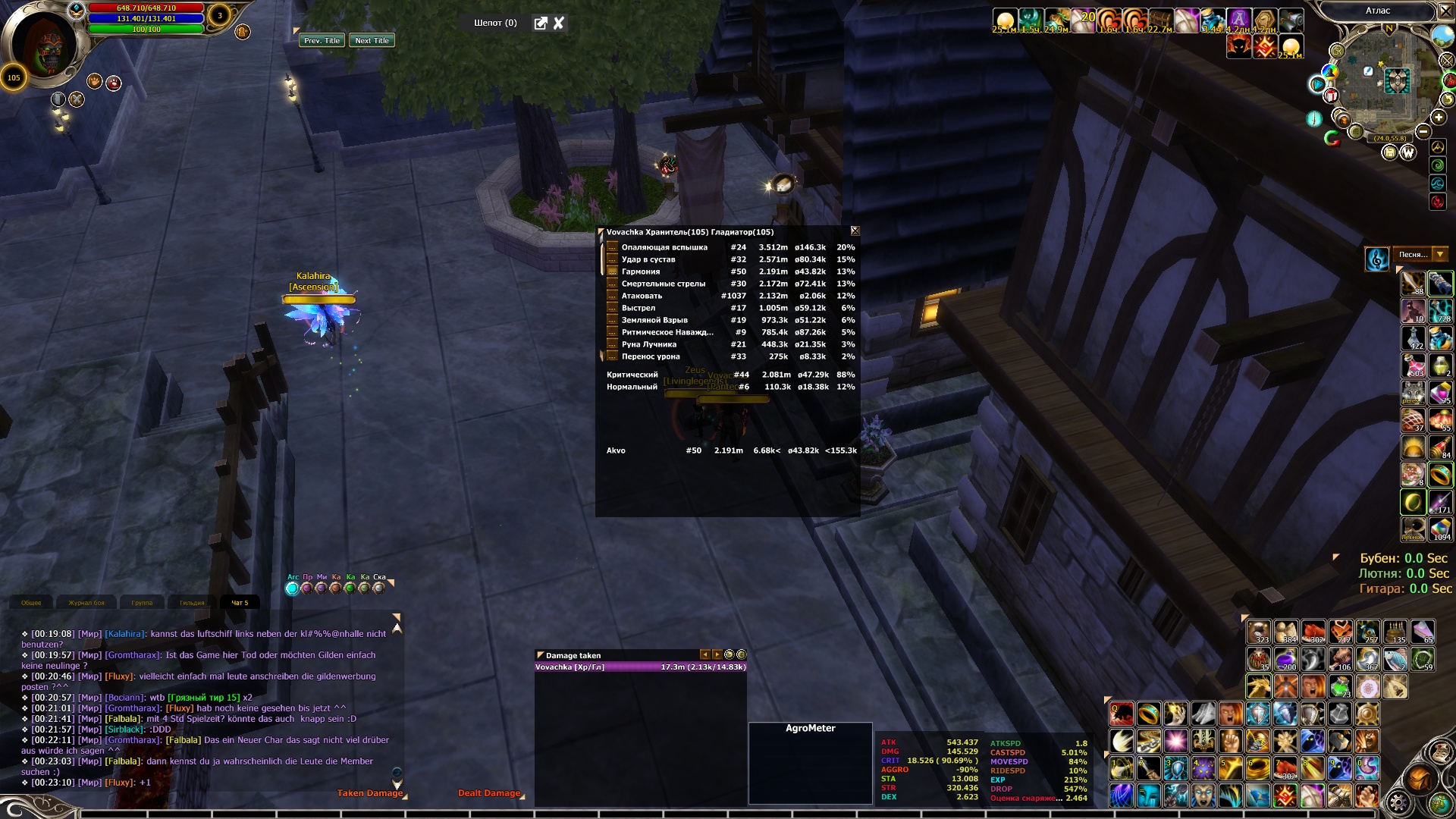Click the Kalahira link in world chat
The image size is (1456, 819).
[x=124, y=634]
